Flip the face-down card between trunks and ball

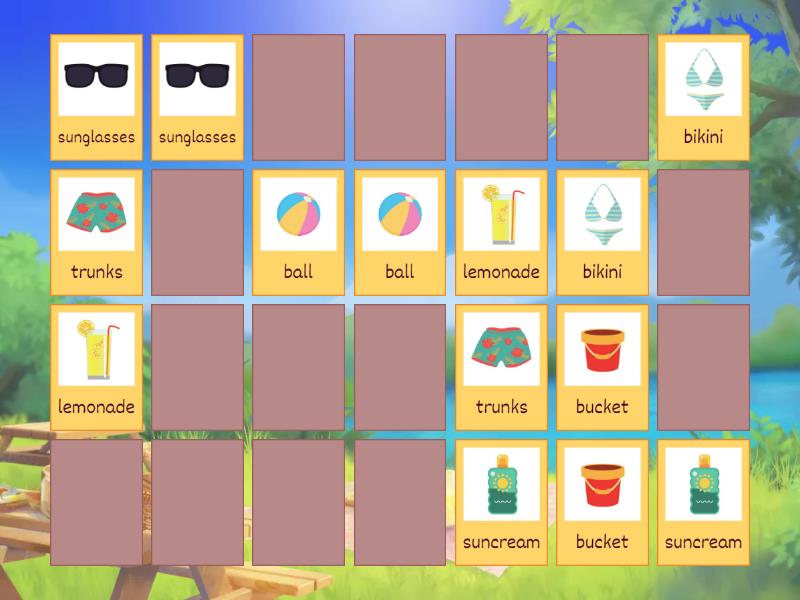point(197,232)
